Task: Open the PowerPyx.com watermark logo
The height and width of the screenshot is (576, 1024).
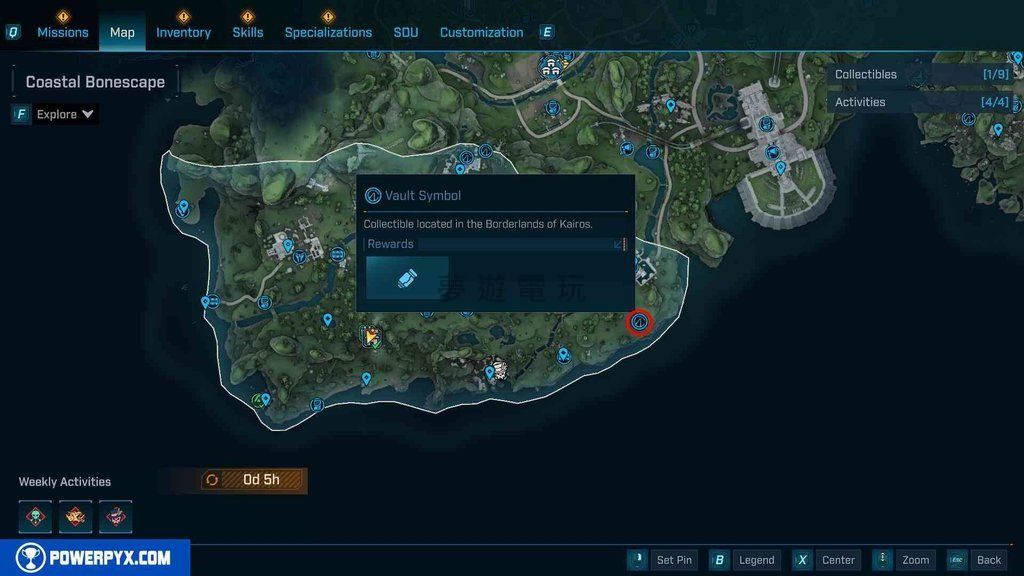Action: [95, 558]
